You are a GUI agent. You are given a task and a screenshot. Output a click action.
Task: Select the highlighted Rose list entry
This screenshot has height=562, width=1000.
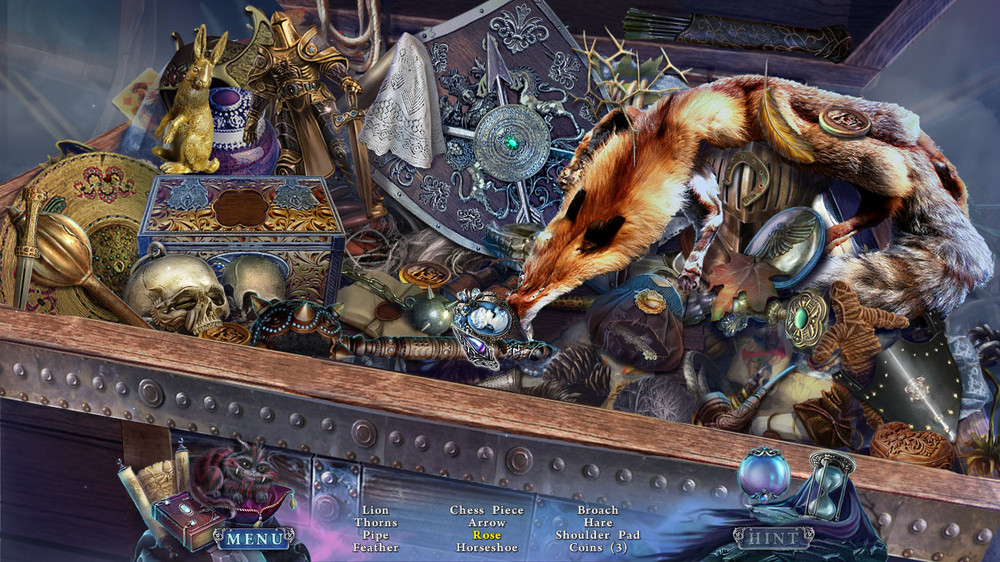[487, 535]
